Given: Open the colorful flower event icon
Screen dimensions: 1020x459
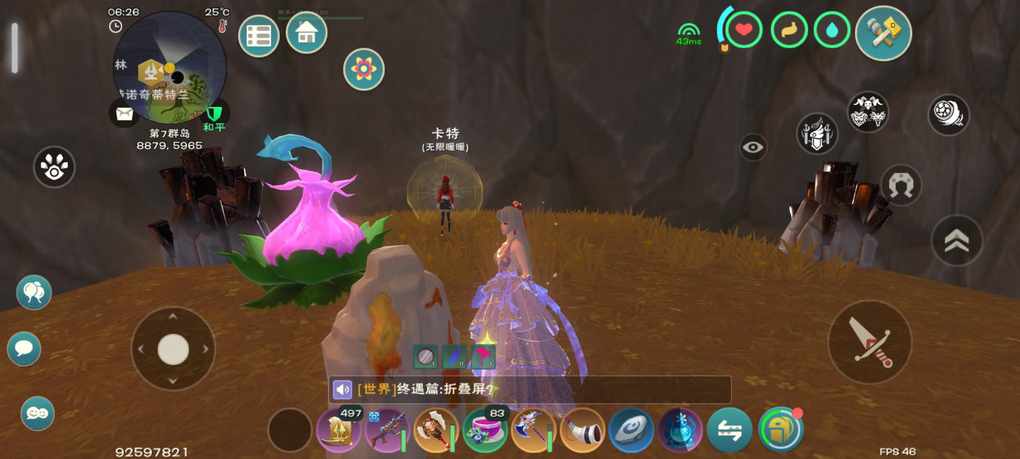Looking at the screenshot, I should [x=364, y=69].
